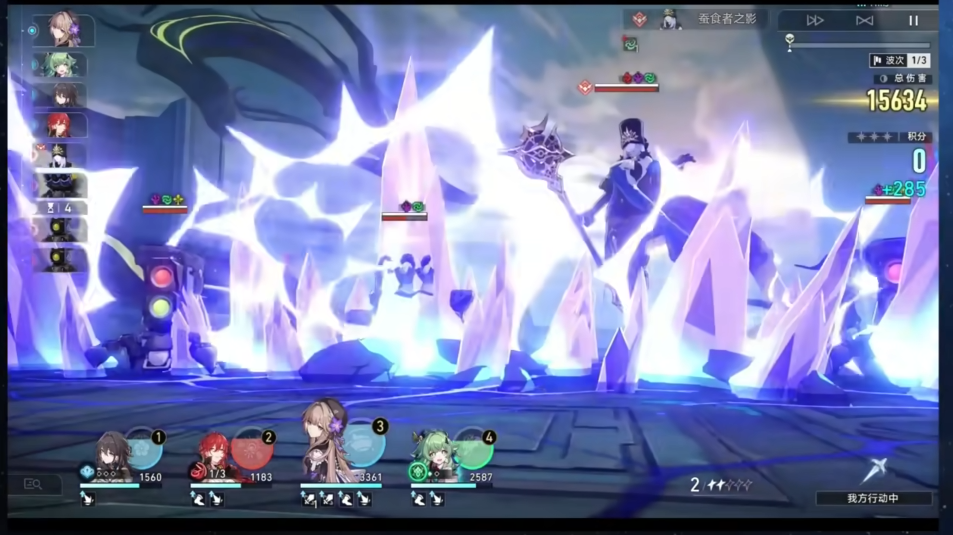Activate the green-haired character's ultimate, slot 4
953x535 pixels.
(x=475, y=450)
